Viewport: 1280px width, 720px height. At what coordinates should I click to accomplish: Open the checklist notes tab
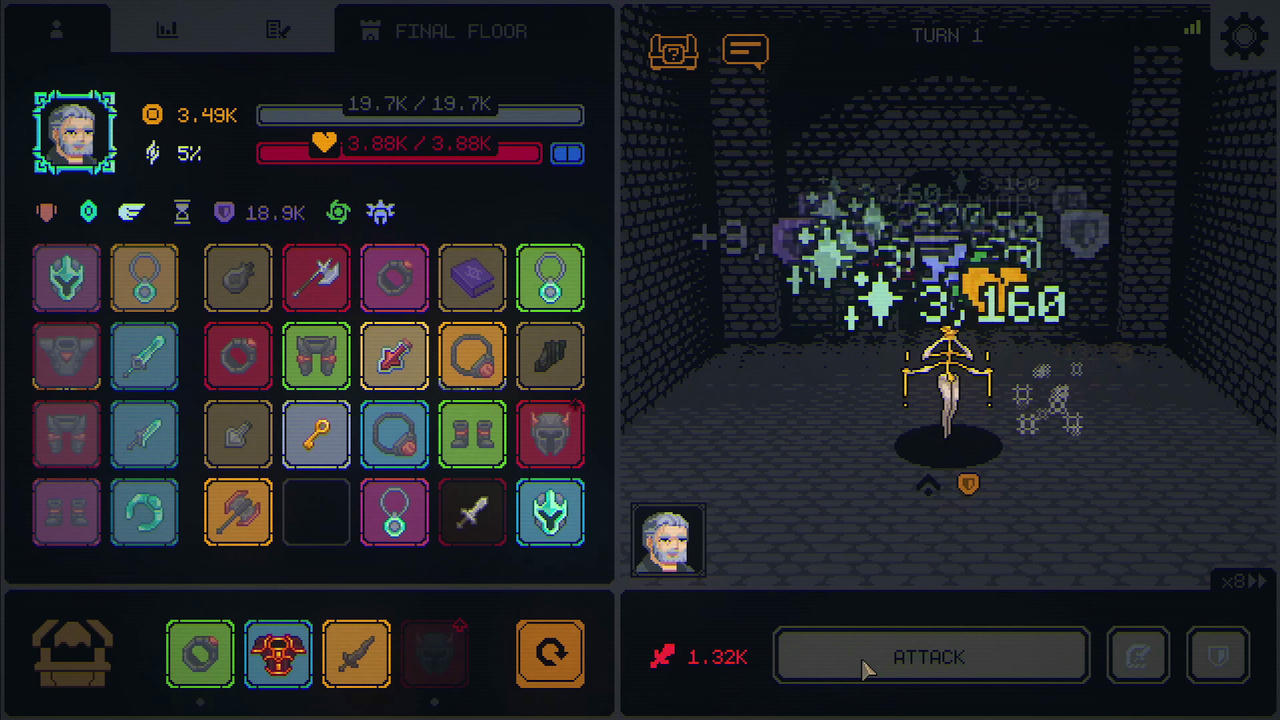pyautogui.click(x=278, y=31)
